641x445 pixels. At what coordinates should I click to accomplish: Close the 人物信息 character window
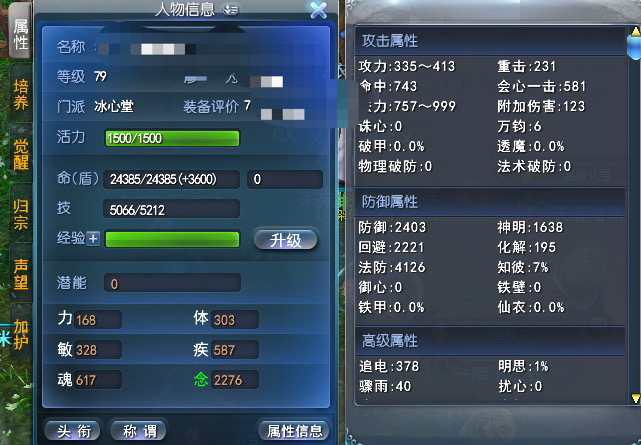point(318,11)
